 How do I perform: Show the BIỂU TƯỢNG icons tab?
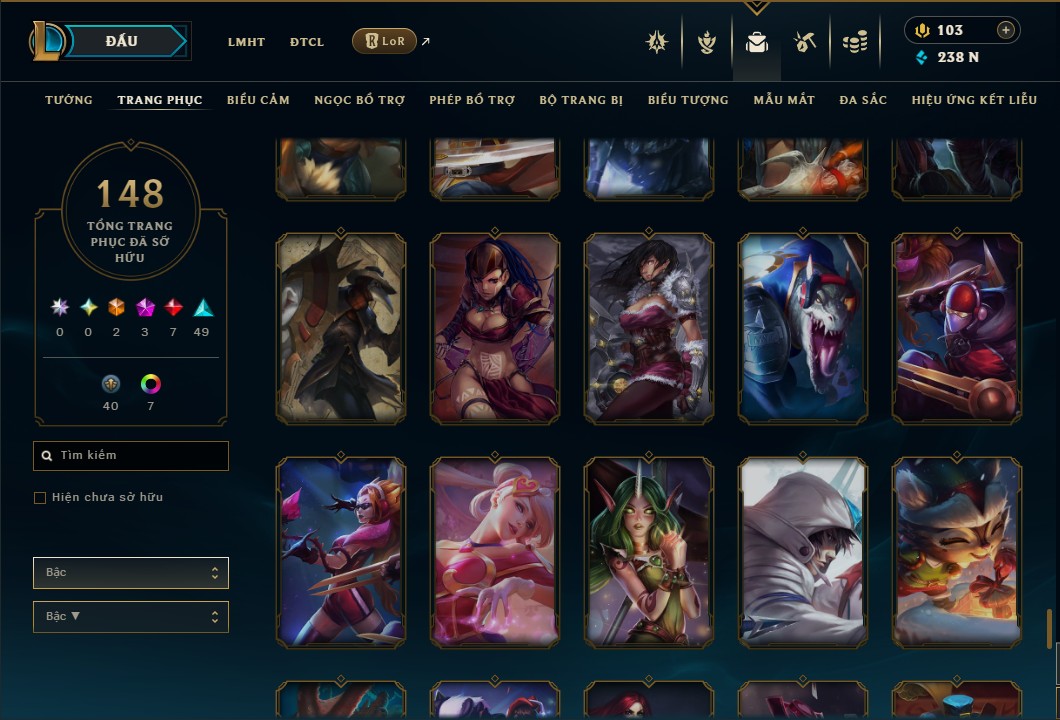tap(688, 100)
